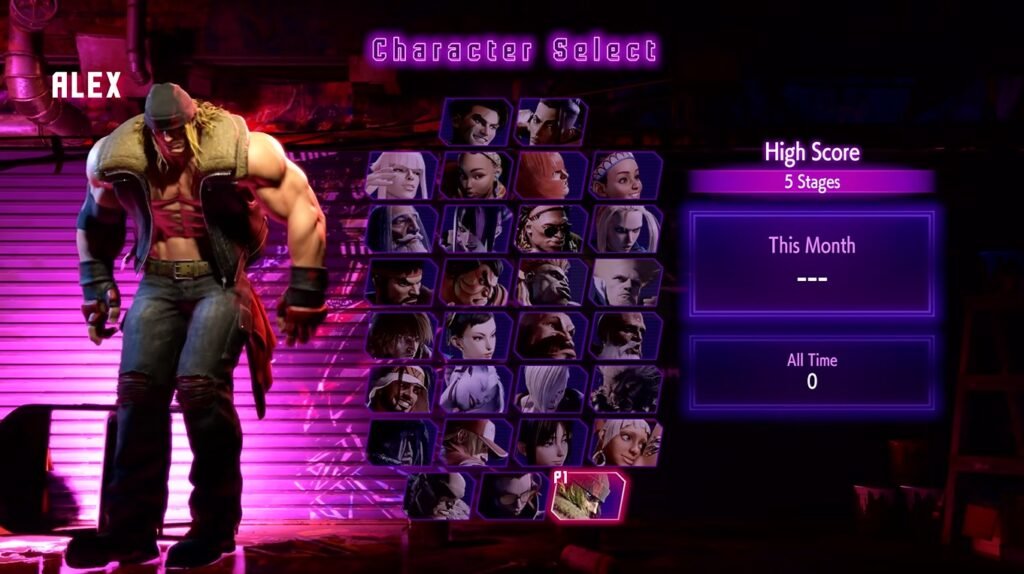
Task: Pick Elena with the hoop earring
Action: [x=626, y=442]
